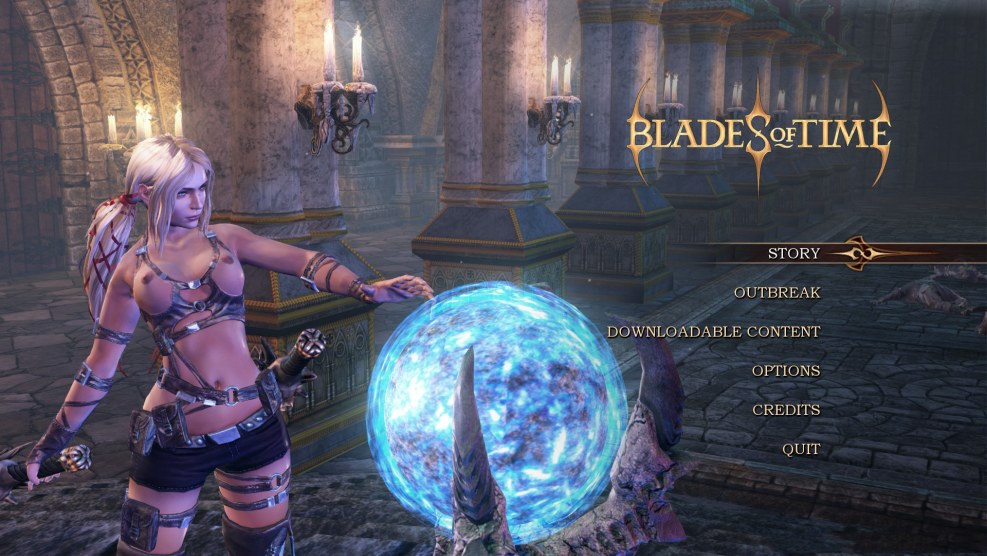Viewport: 987px width, 556px height.
Task: Open the Outbreak mode
Action: tap(777, 292)
